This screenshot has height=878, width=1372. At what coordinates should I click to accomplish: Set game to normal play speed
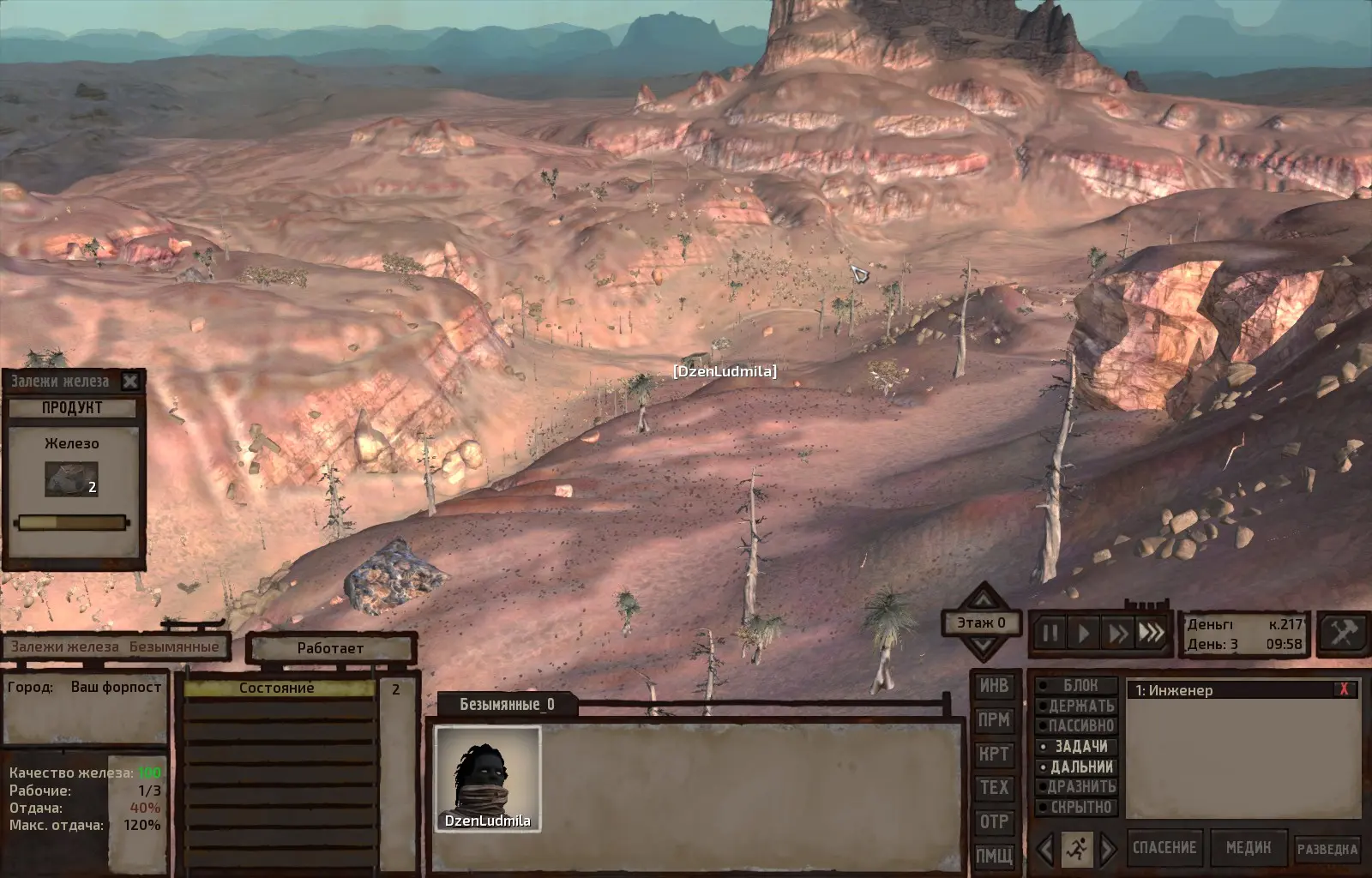point(1084,634)
